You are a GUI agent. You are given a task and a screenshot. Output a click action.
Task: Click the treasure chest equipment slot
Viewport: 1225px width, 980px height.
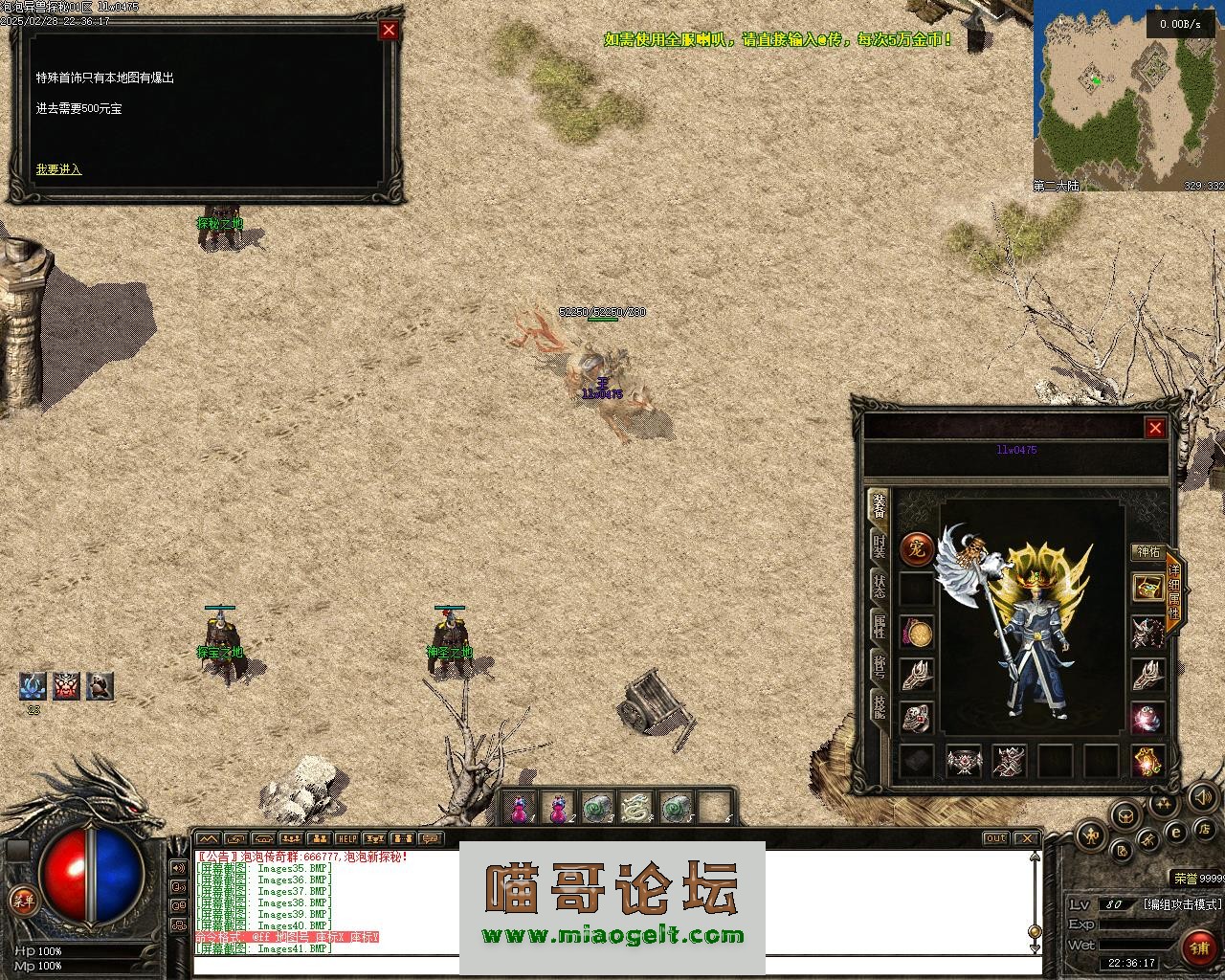coord(1147,588)
